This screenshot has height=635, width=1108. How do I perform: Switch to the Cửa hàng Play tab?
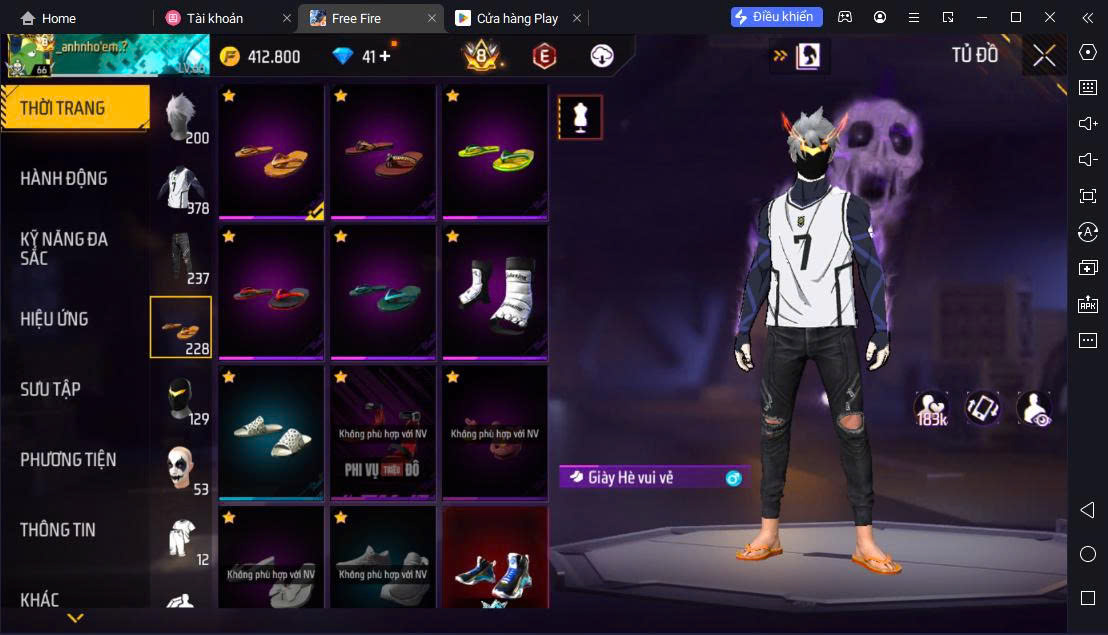(x=517, y=18)
